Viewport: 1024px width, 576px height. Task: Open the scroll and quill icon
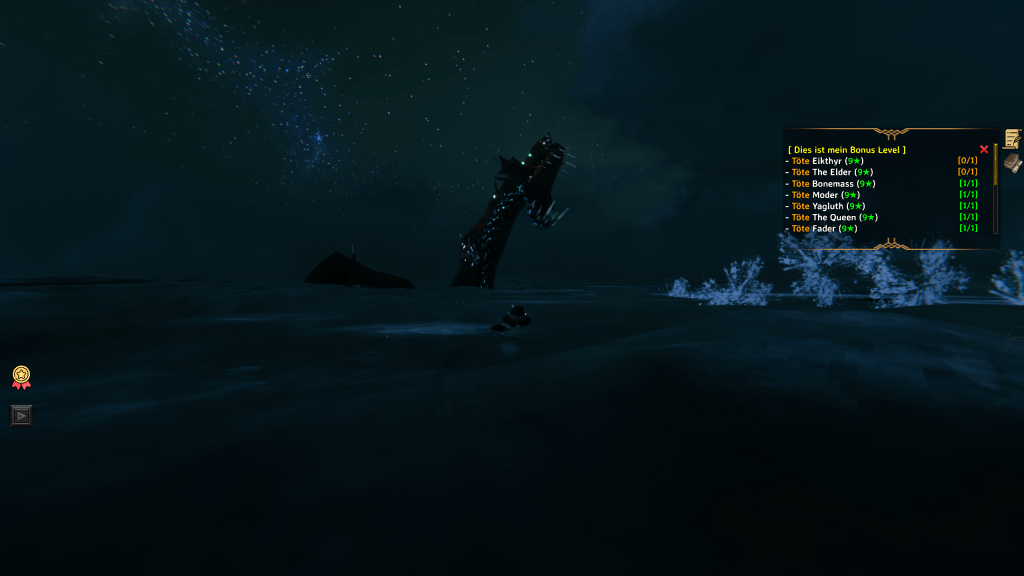[1012, 139]
